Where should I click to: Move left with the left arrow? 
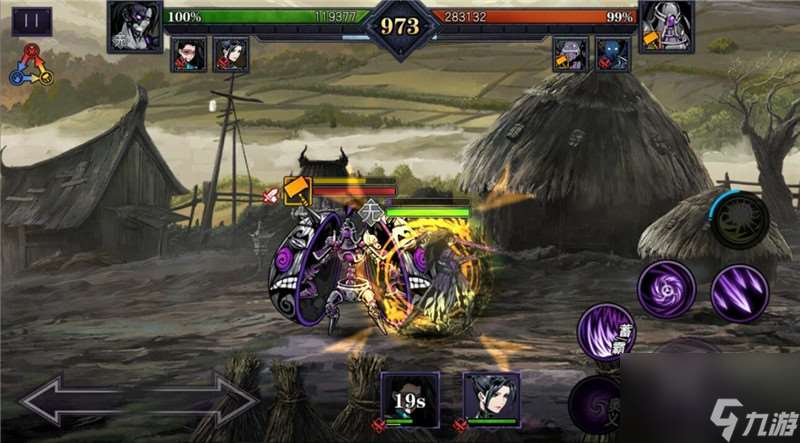point(68,403)
